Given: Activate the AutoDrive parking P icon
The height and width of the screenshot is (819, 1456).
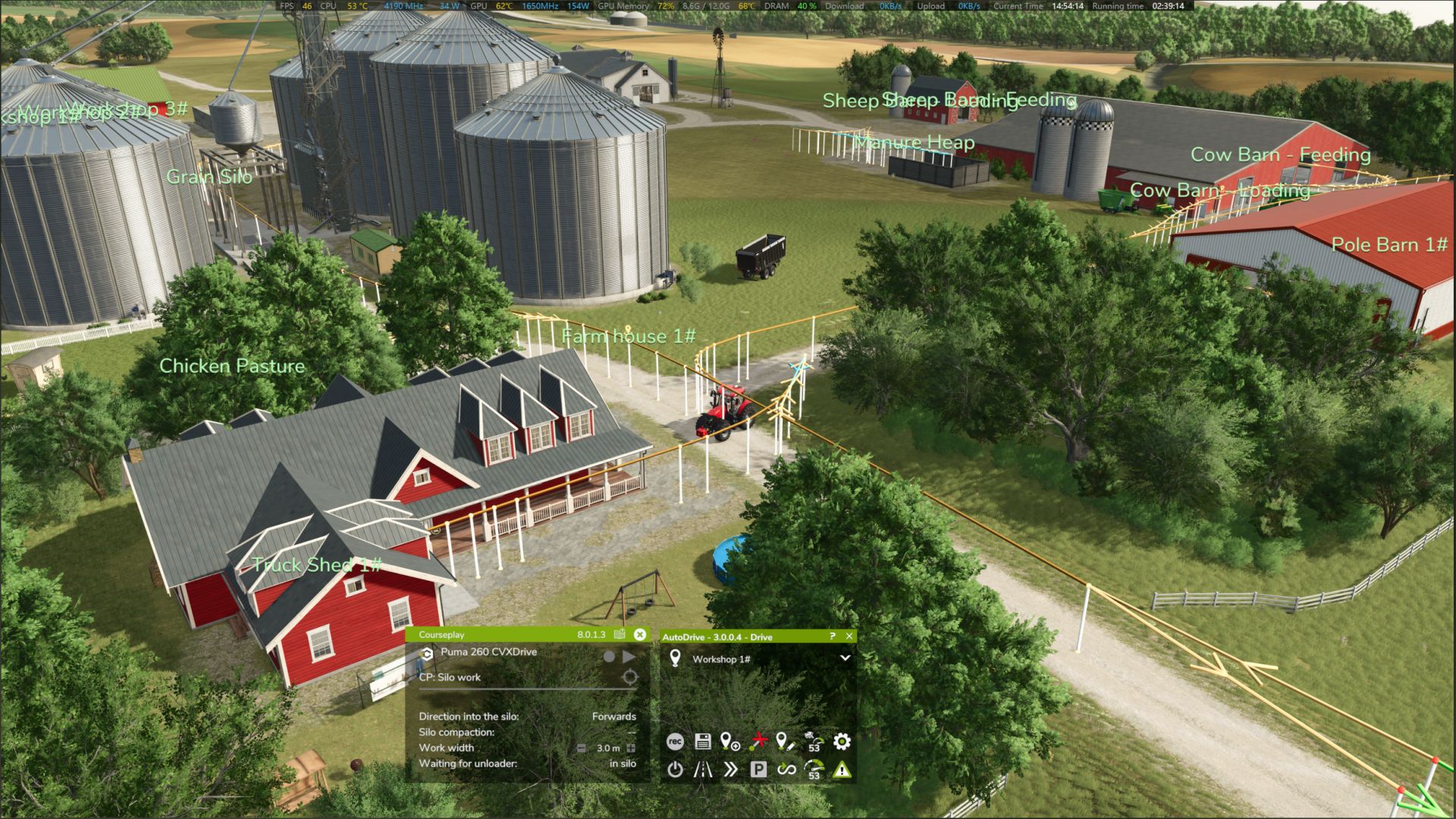Looking at the screenshot, I should click(758, 770).
